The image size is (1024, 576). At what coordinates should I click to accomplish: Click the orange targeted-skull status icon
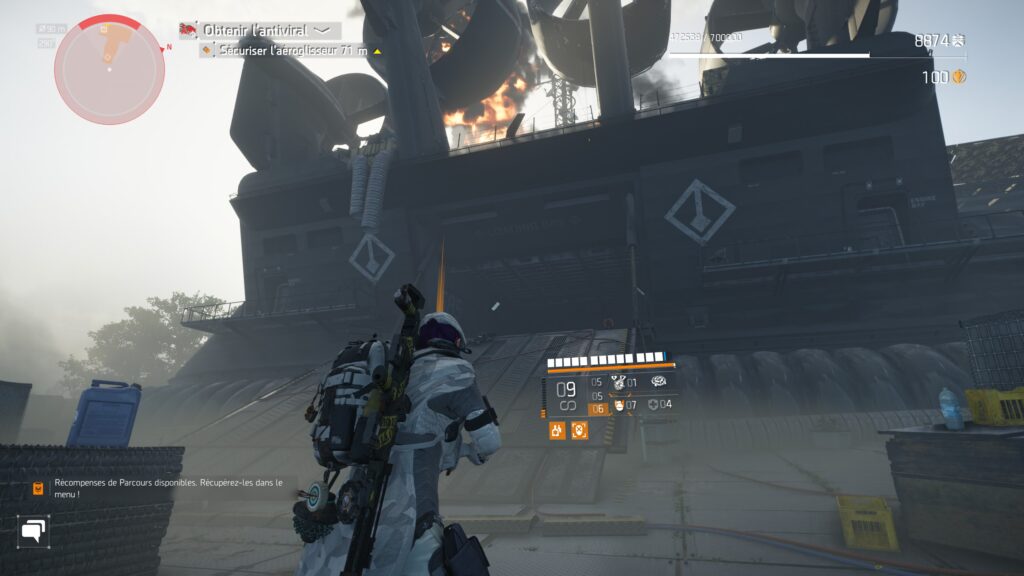579,431
